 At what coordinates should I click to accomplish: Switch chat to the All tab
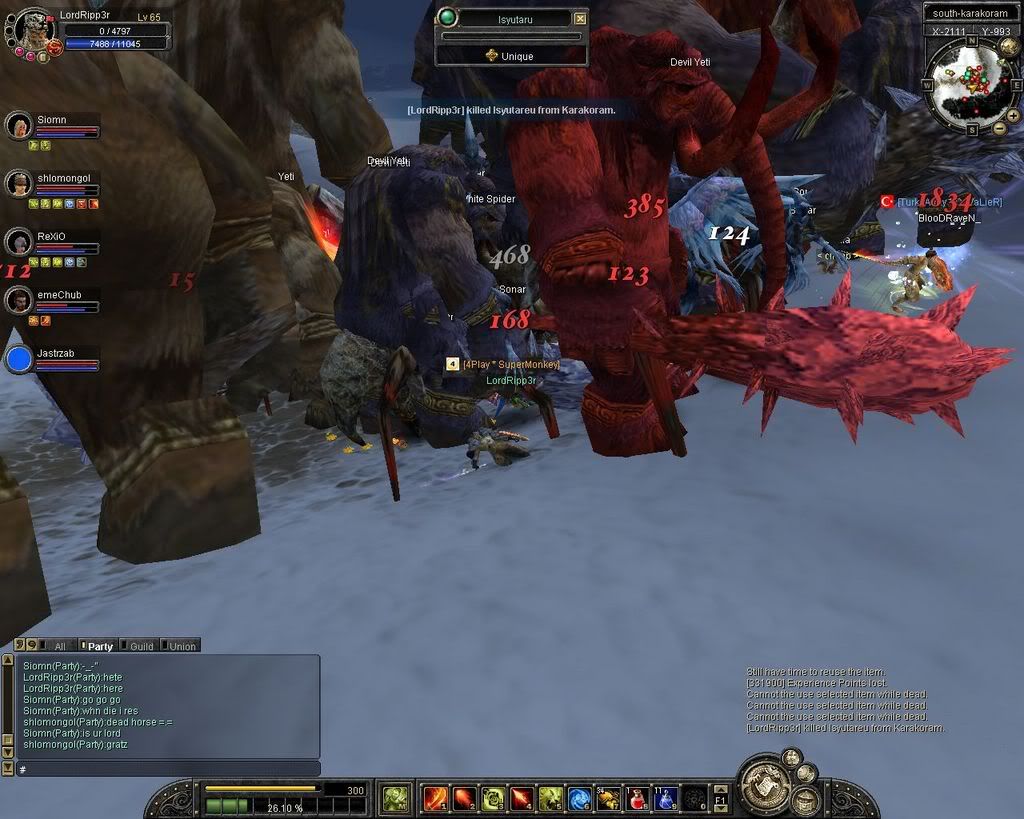[60, 646]
